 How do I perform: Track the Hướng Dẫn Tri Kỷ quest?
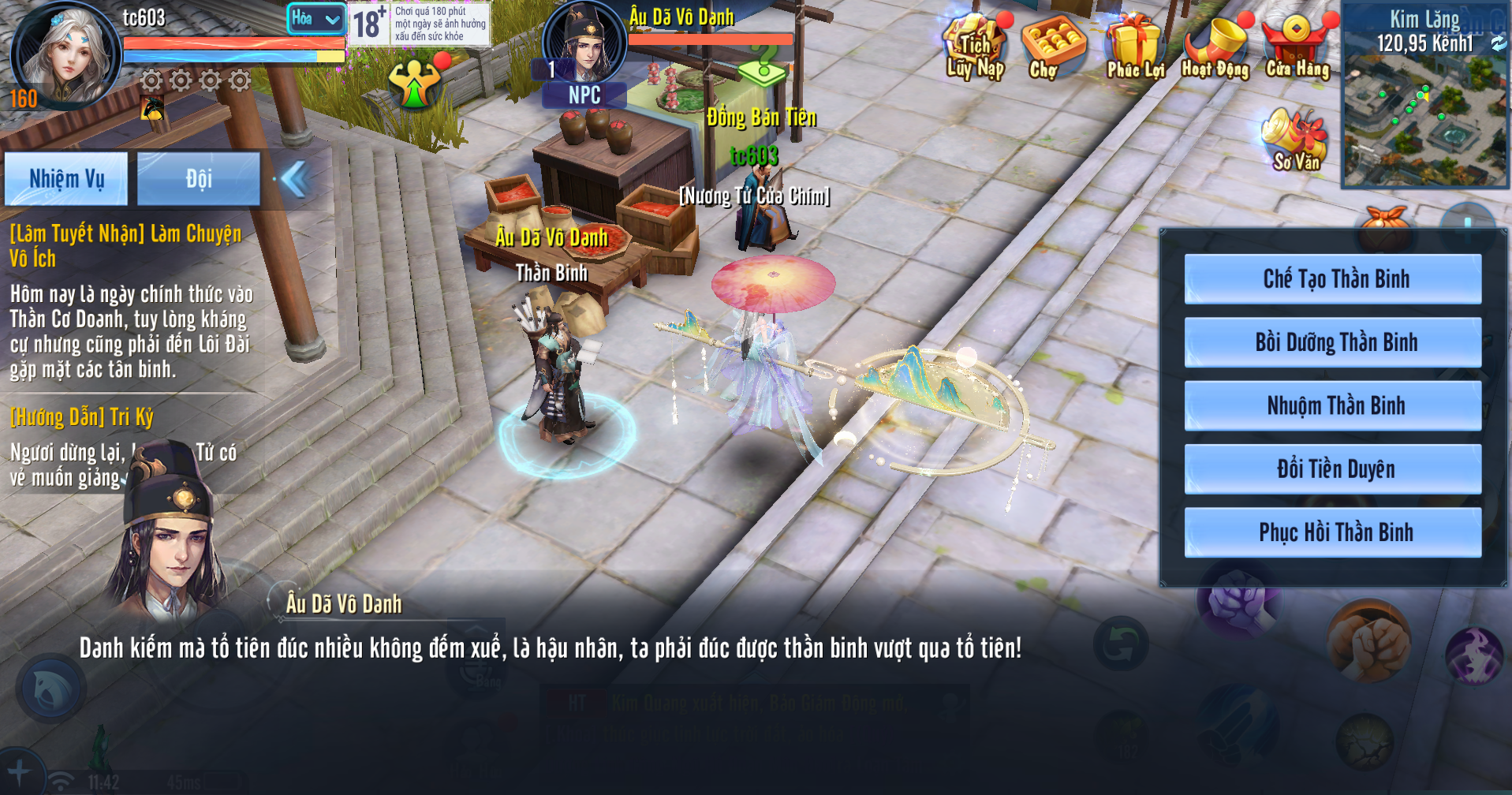pyautogui.click(x=82, y=417)
